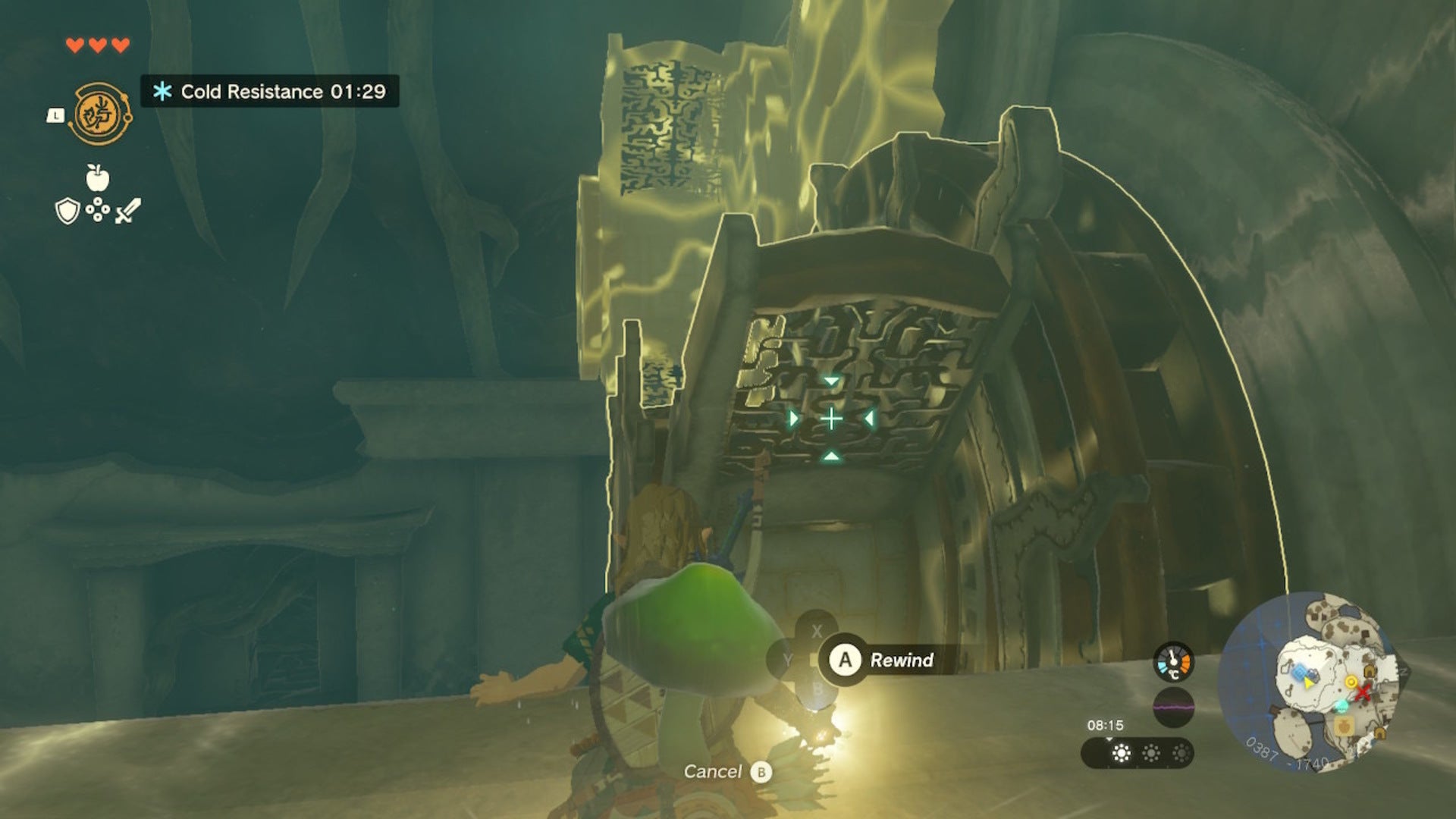The image size is (1456, 819).
Task: Click the red X marker on the minimap
Action: pyautogui.click(x=1363, y=695)
